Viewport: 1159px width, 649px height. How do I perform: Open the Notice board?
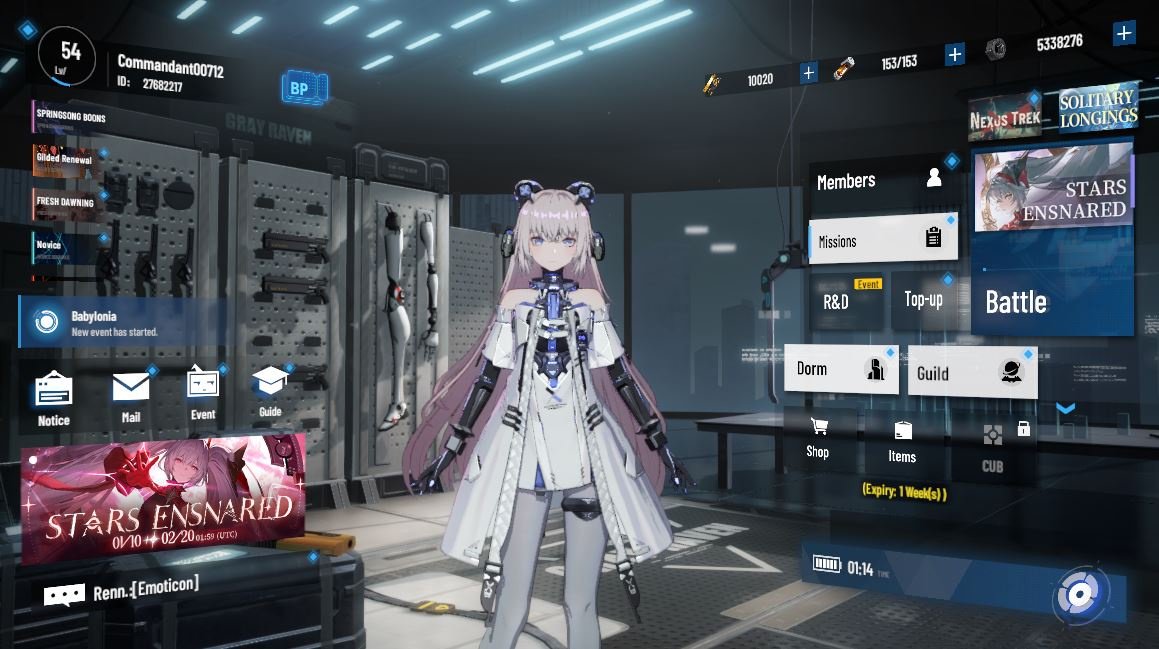(x=54, y=398)
